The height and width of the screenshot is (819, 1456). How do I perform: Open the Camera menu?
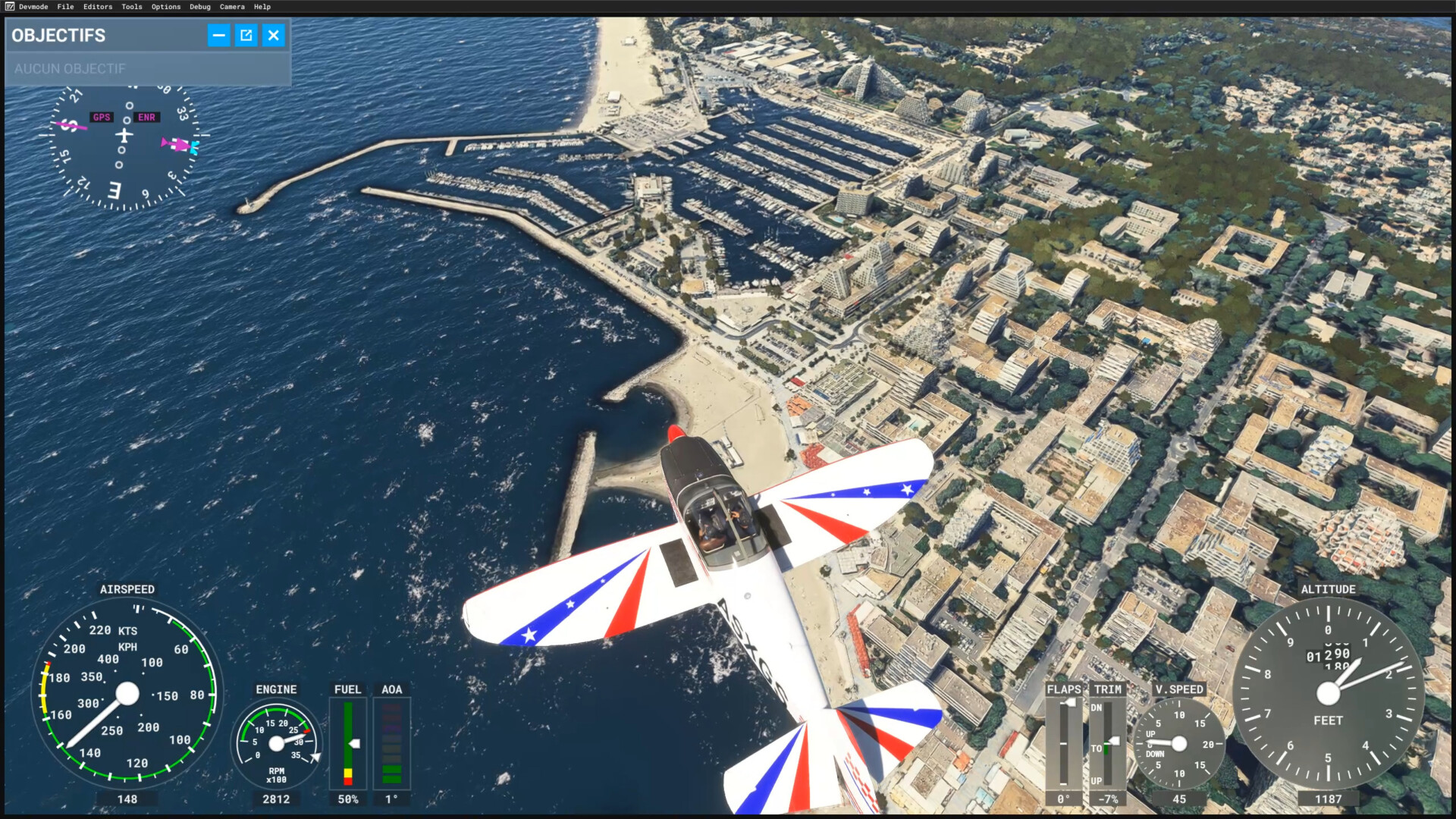pos(232,7)
